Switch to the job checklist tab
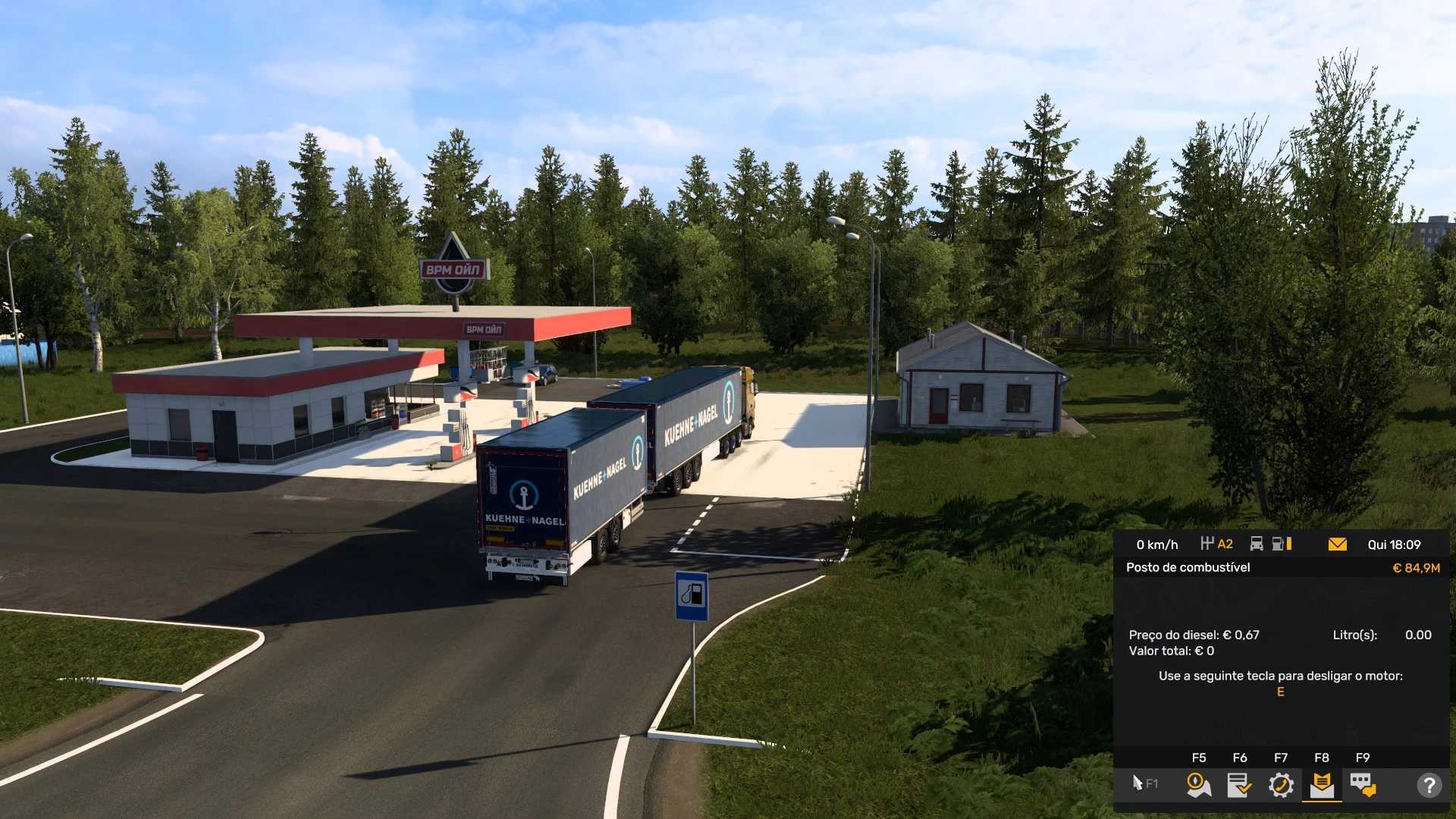 1239,785
